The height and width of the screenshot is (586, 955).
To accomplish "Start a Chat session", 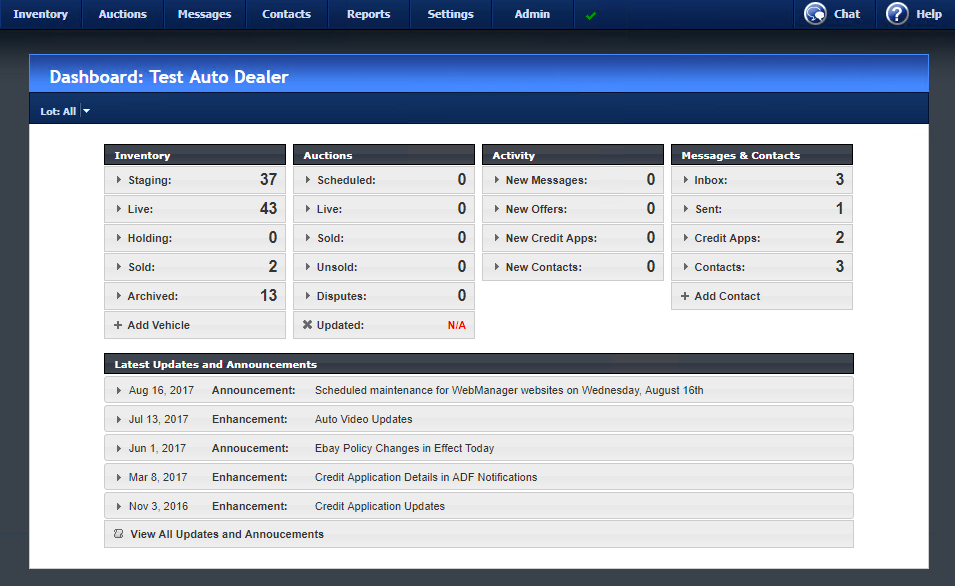I will (x=832, y=14).
